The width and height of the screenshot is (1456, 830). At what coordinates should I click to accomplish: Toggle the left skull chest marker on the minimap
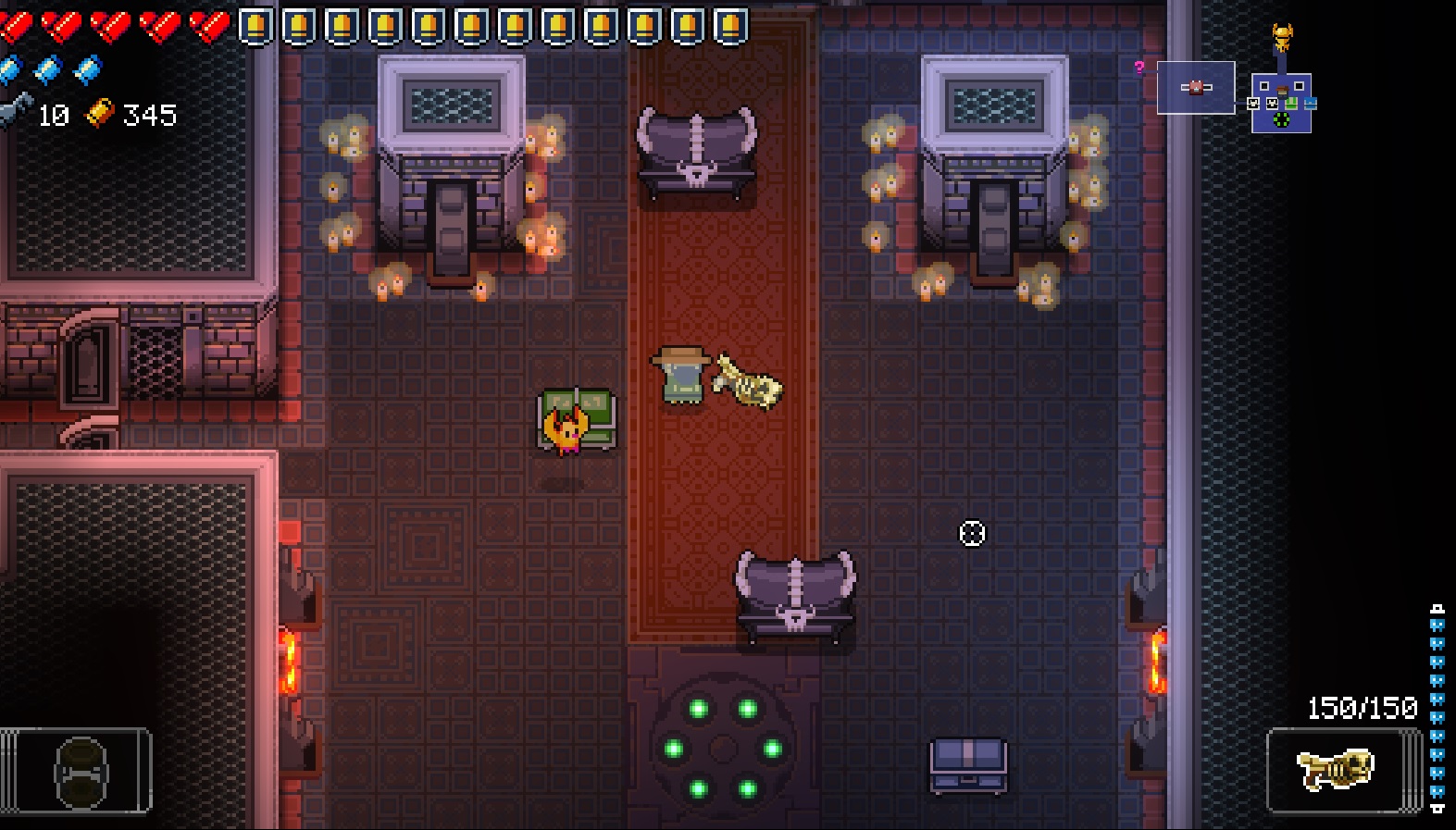[1252, 103]
